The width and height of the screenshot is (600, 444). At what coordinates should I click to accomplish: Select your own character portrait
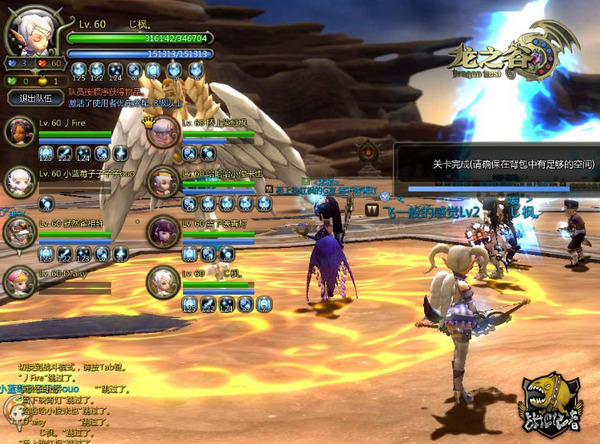click(x=33, y=36)
